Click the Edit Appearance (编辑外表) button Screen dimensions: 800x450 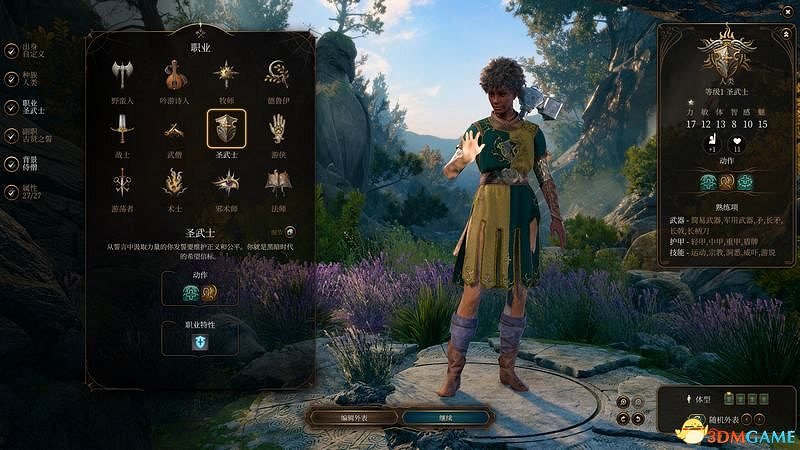tap(352, 417)
